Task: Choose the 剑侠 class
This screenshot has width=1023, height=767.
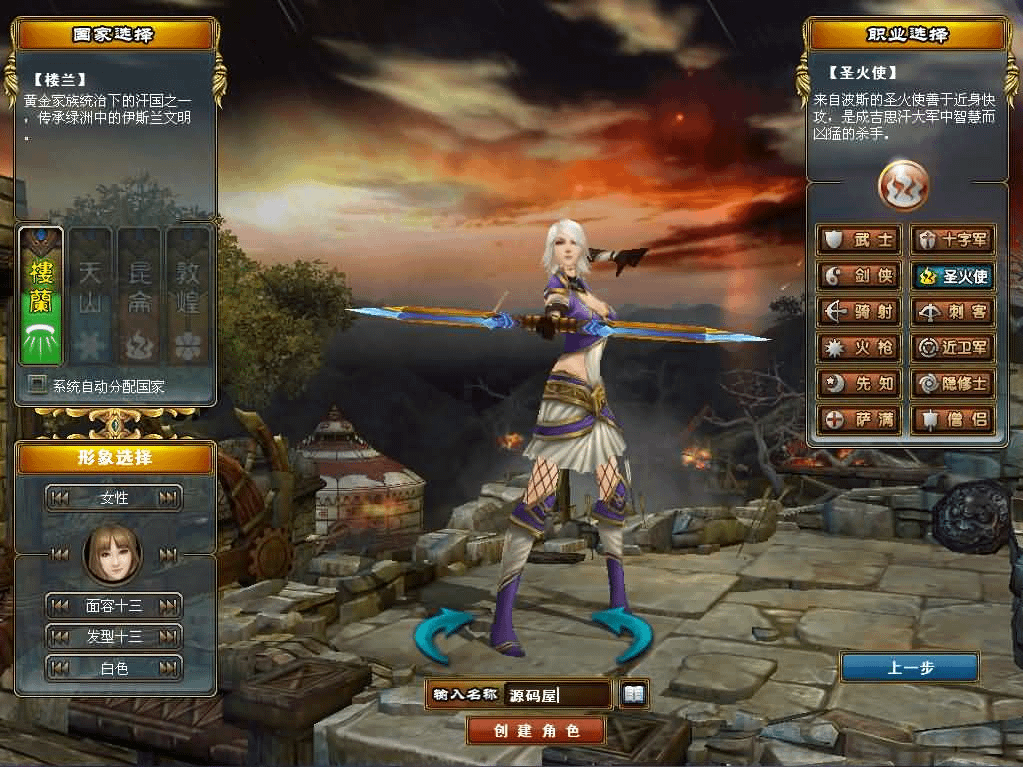Action: (x=859, y=276)
